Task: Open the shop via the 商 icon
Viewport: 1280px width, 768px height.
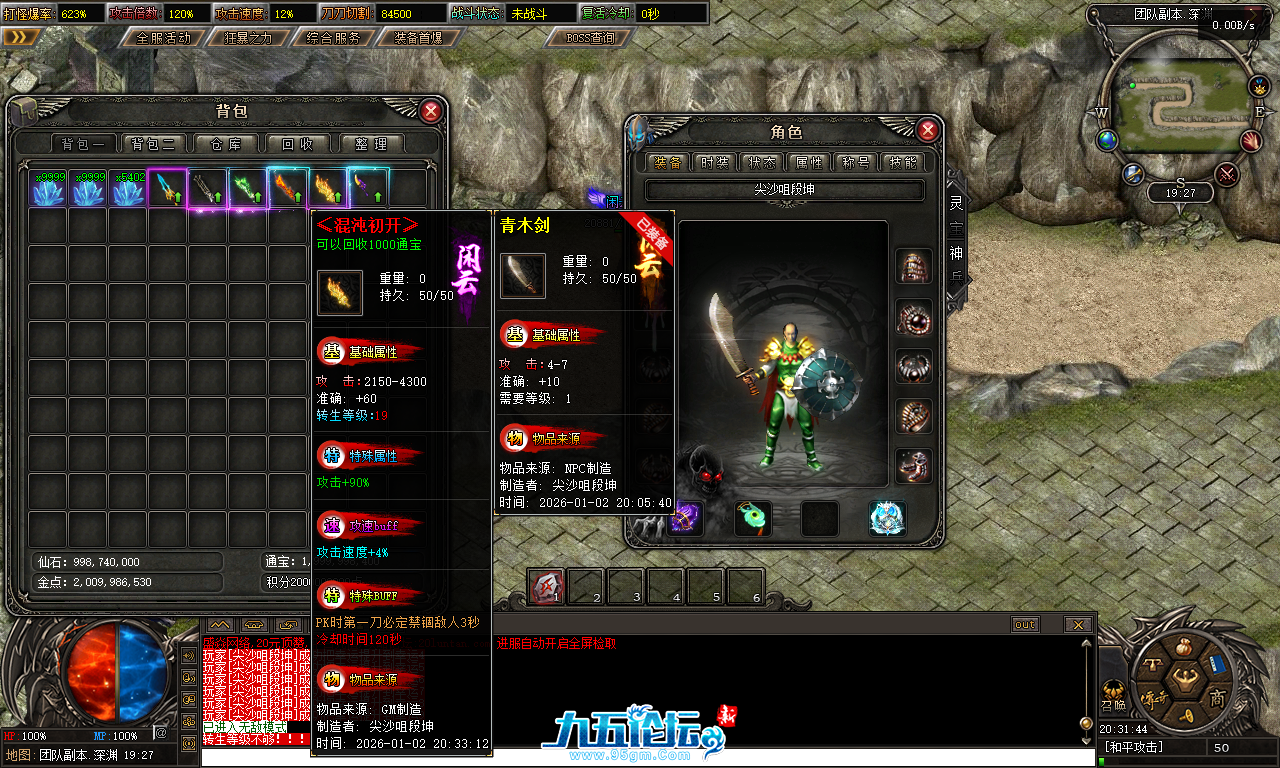Action: tap(1218, 698)
